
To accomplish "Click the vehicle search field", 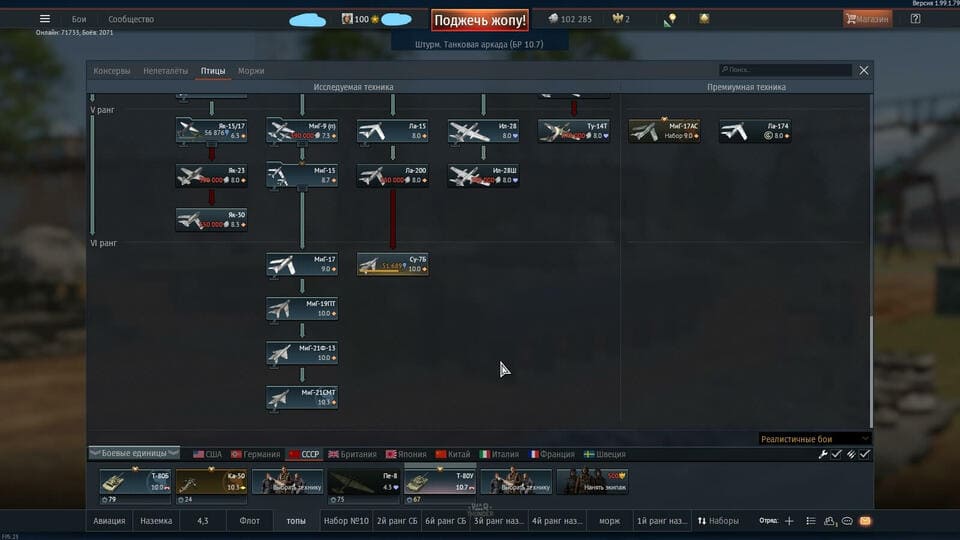I will 788,70.
